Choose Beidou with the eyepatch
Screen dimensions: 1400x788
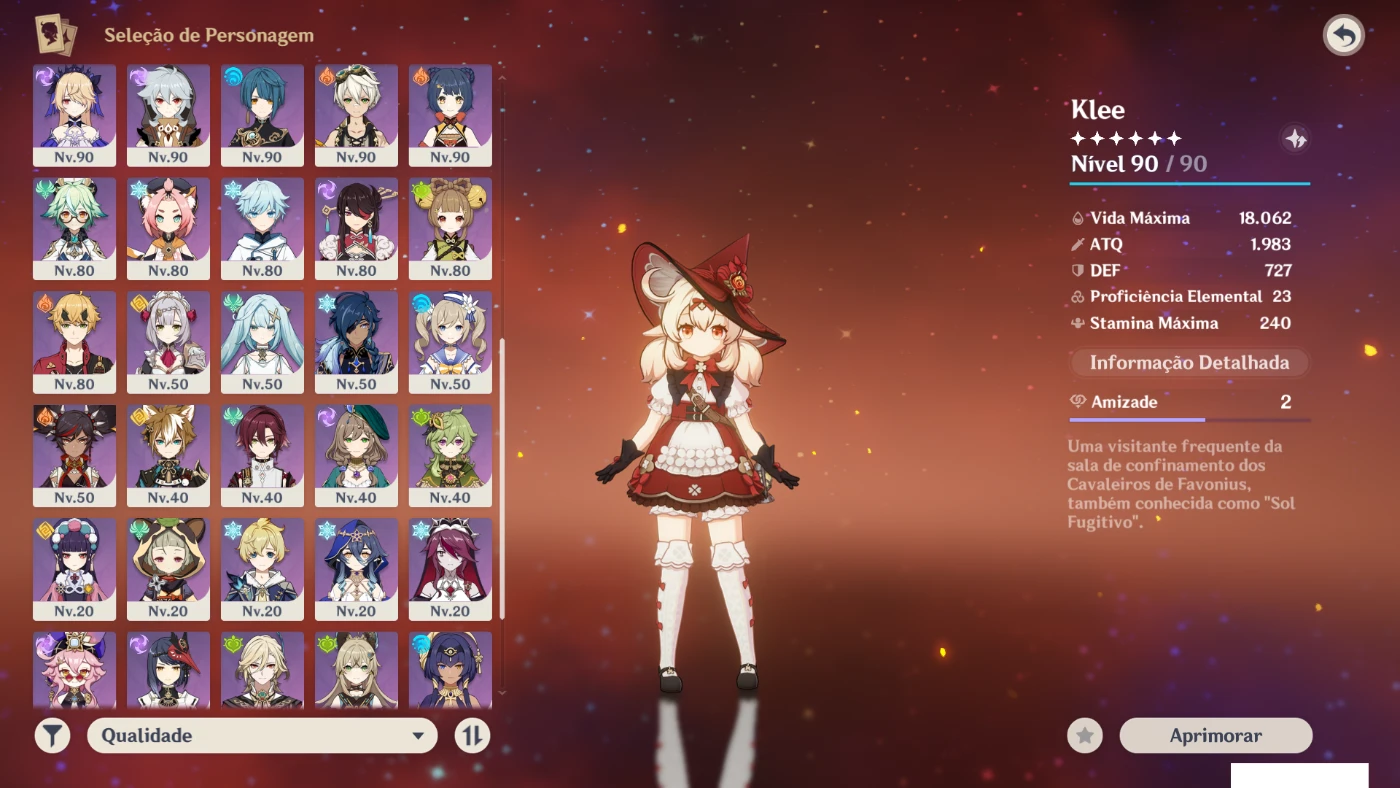coord(356,228)
